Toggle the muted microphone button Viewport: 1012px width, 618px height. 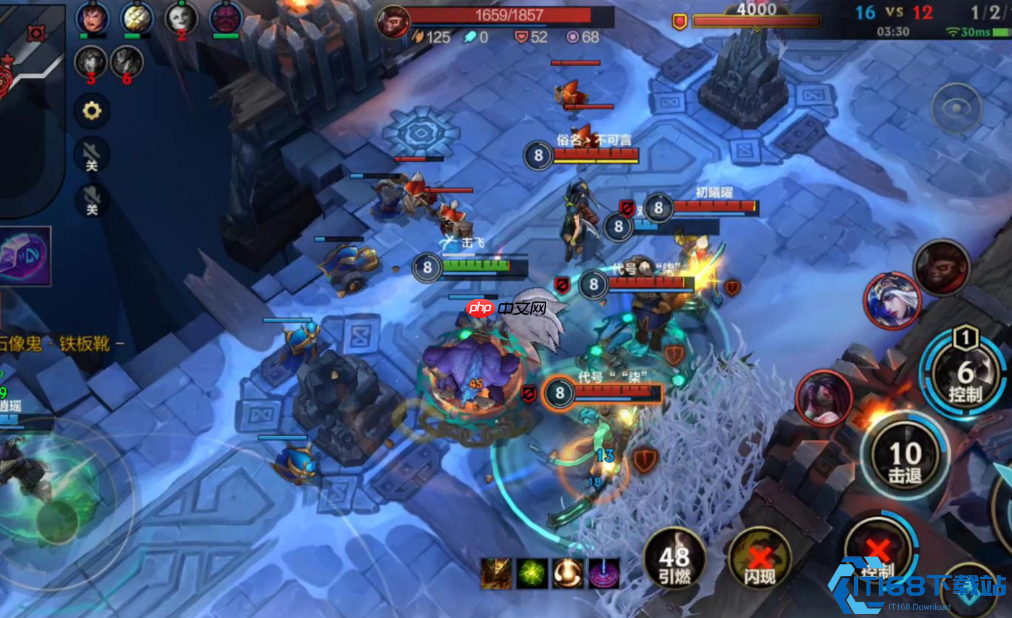92,199
